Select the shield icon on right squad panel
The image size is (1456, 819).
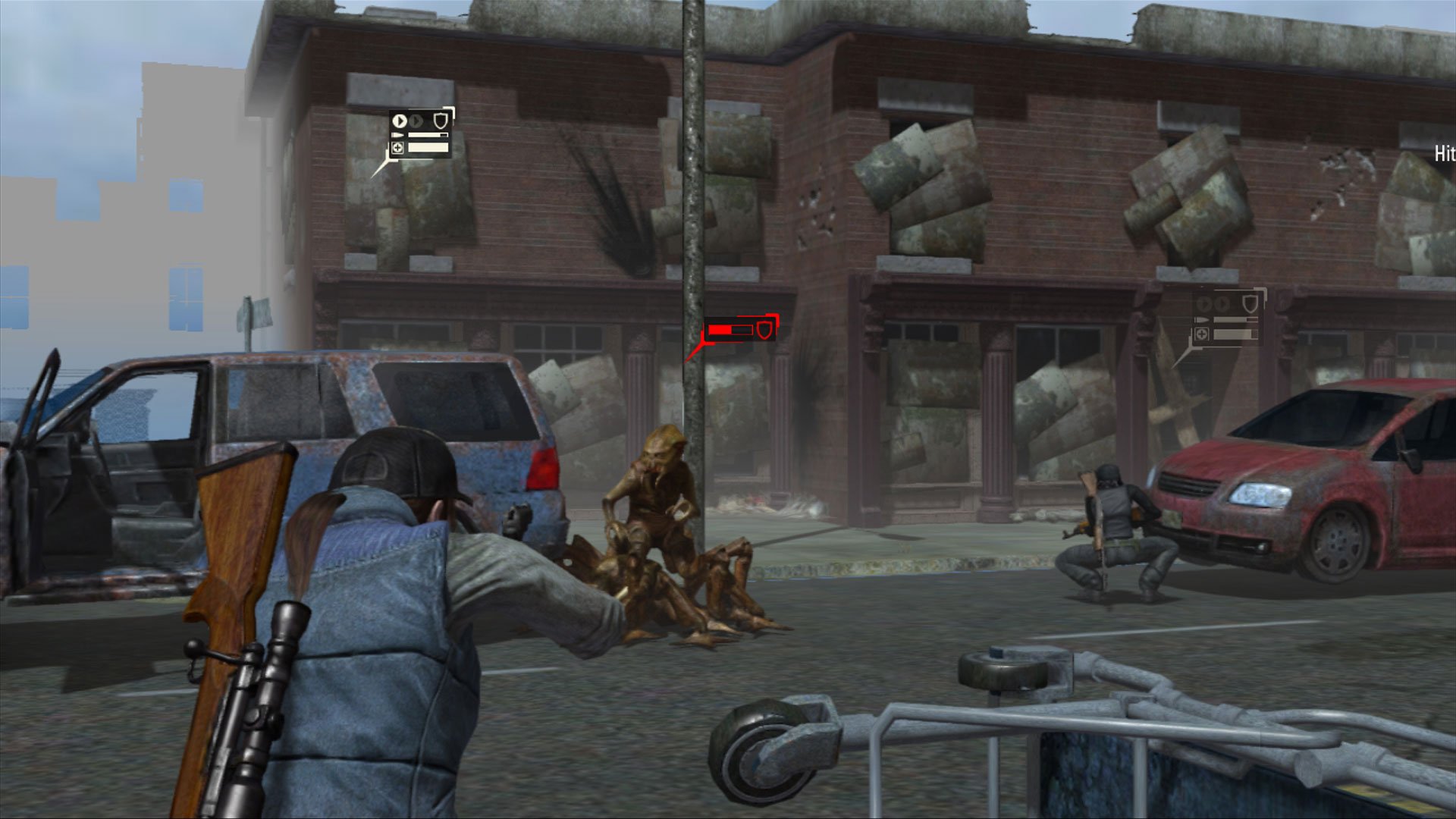tap(1250, 303)
